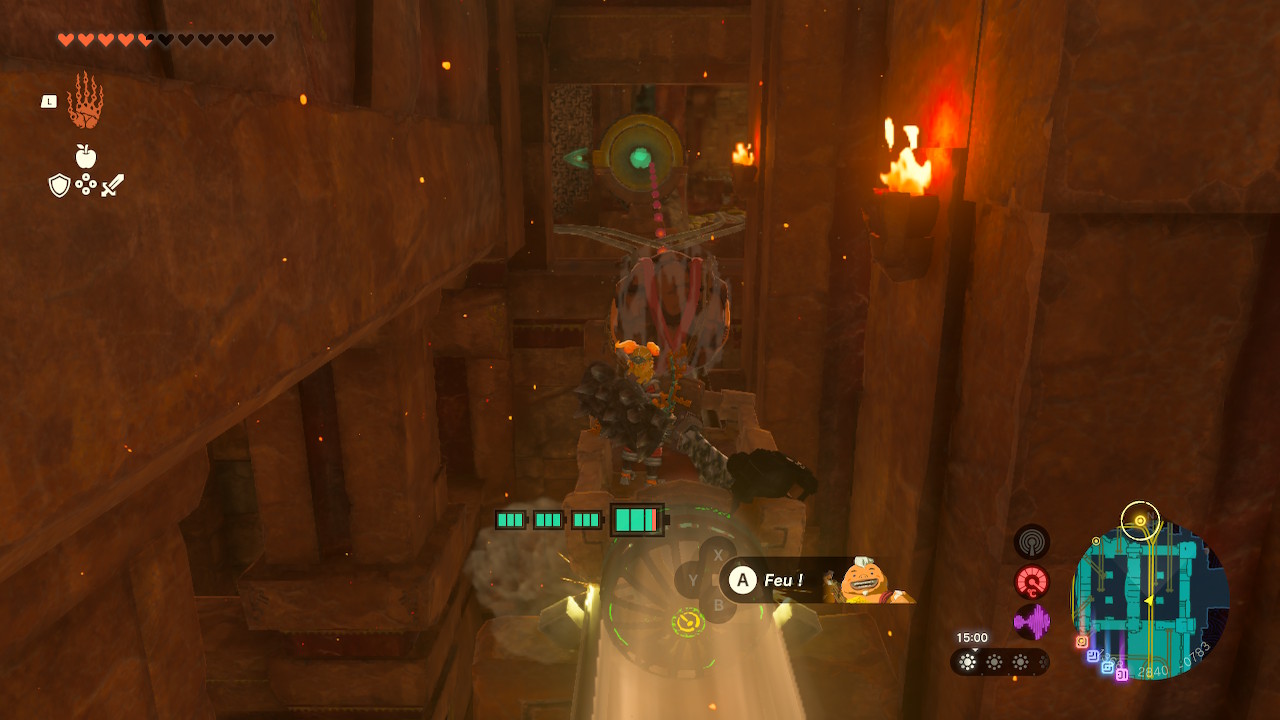Open the sword weapon quick-select icon
This screenshot has width=1280, height=720.
click(112, 185)
